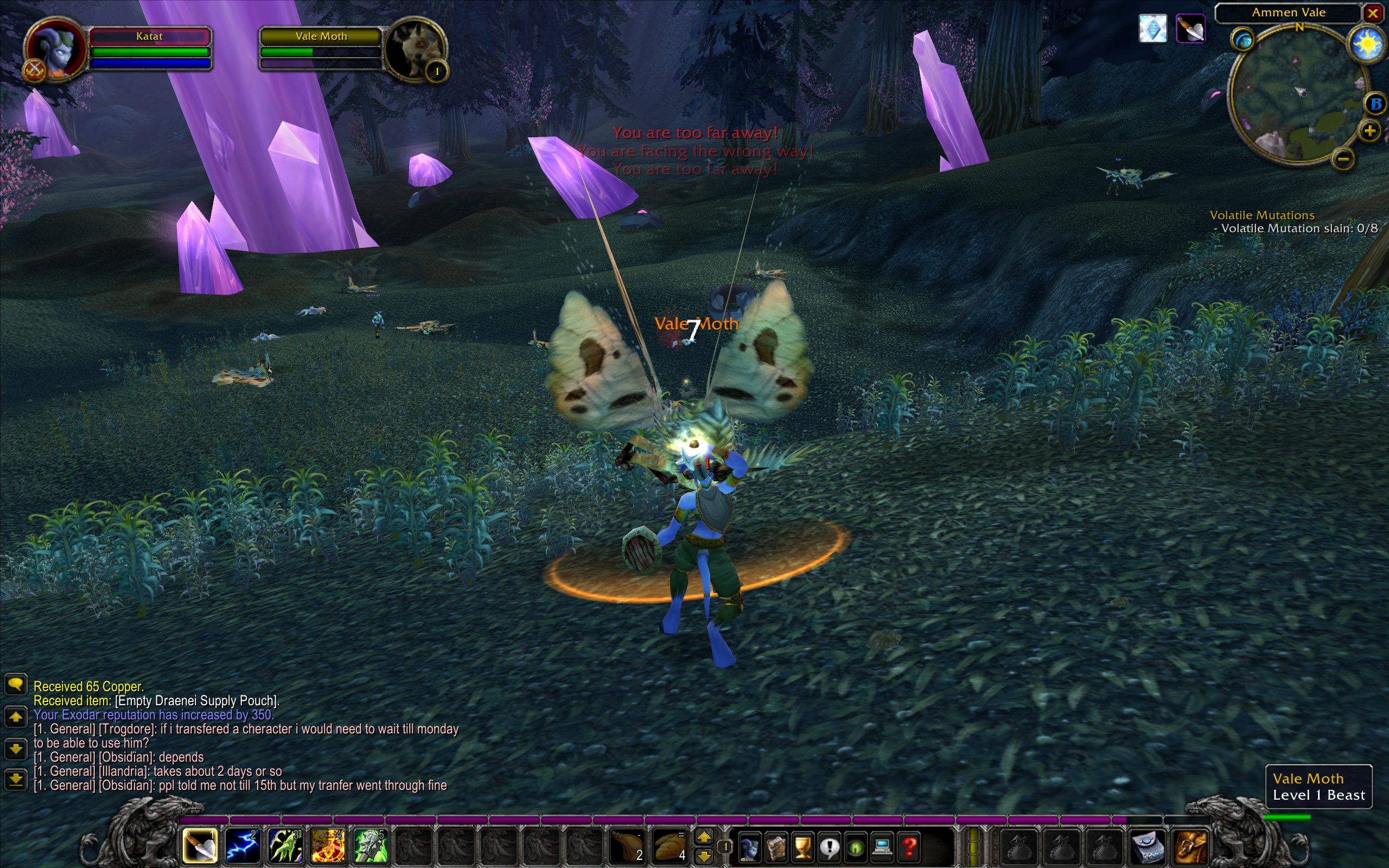Open the blue-gray pouch bag slot
The height and width of the screenshot is (868, 1389).
[x=1149, y=846]
